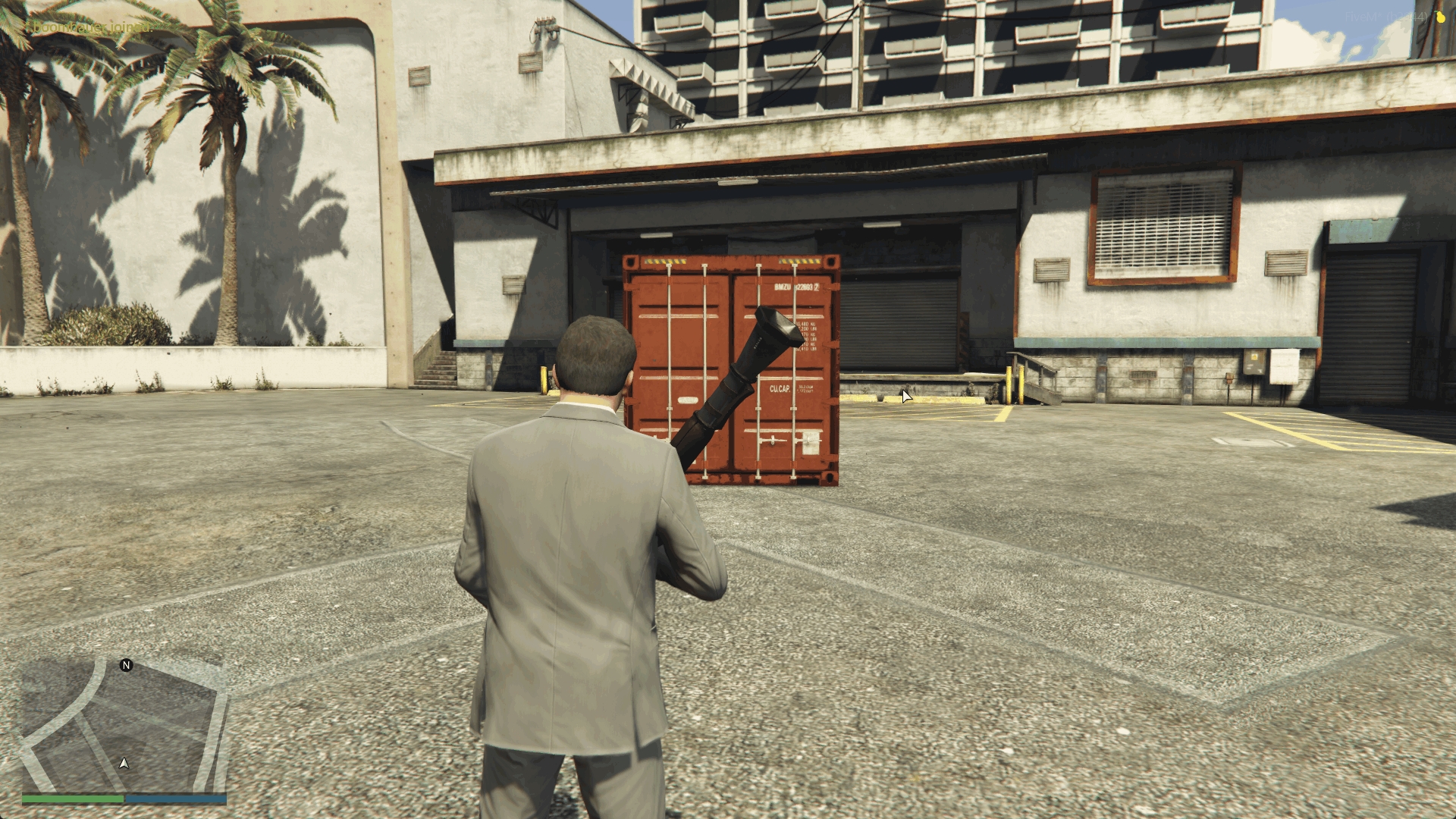Viewport: 1456px width, 819px height.
Task: Select the north compass marker on minimap
Action: [x=127, y=665]
